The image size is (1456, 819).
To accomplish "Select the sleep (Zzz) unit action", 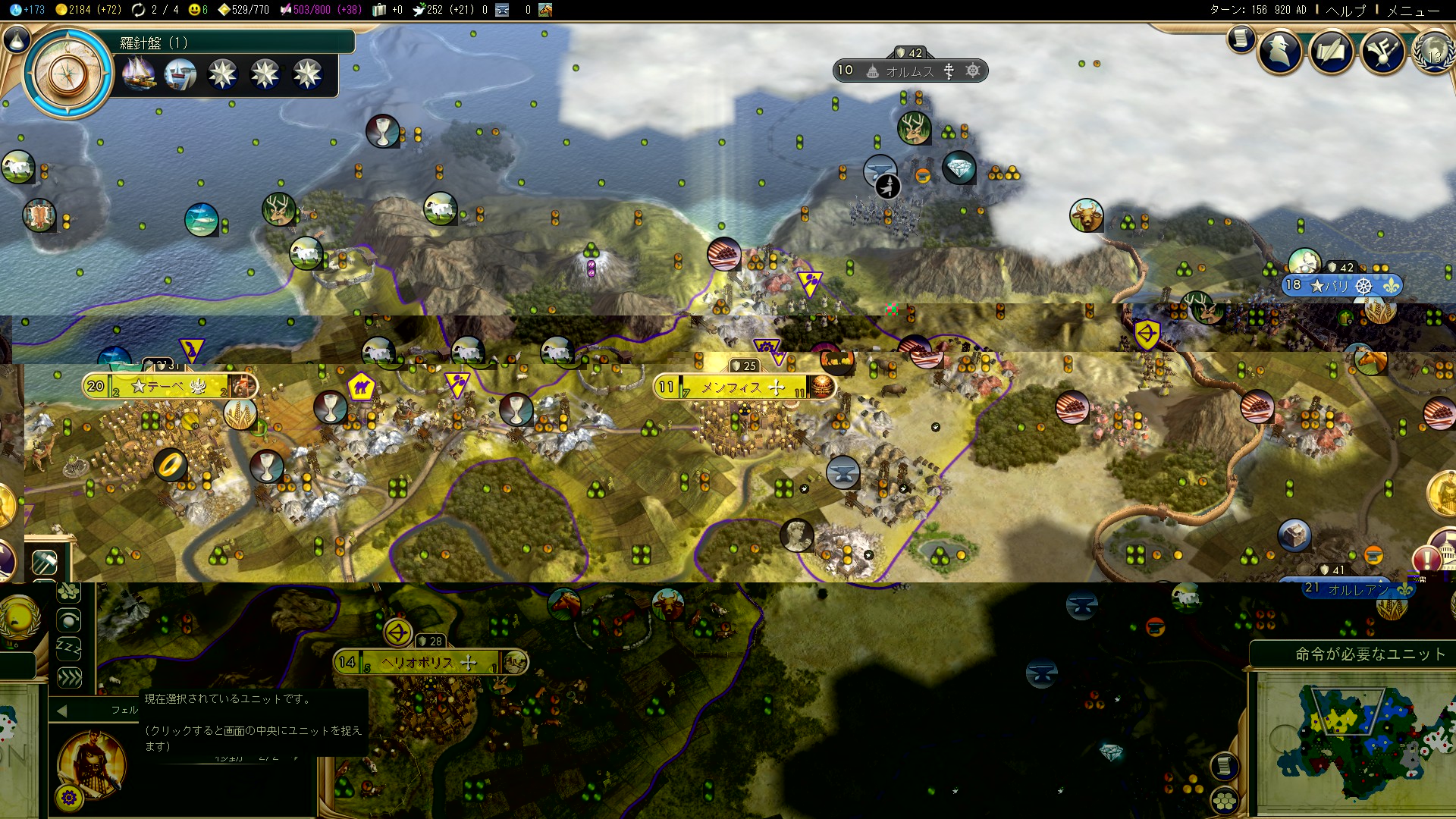I will (69, 648).
